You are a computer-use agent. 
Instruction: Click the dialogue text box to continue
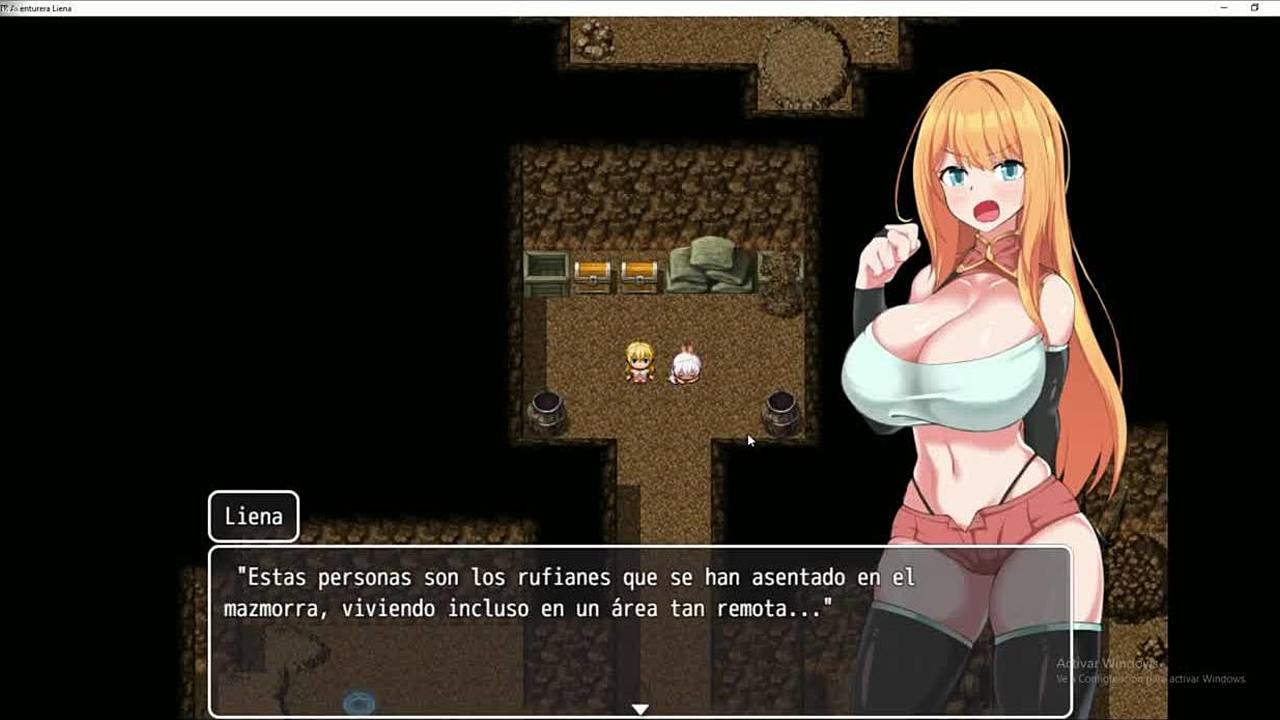(640, 630)
